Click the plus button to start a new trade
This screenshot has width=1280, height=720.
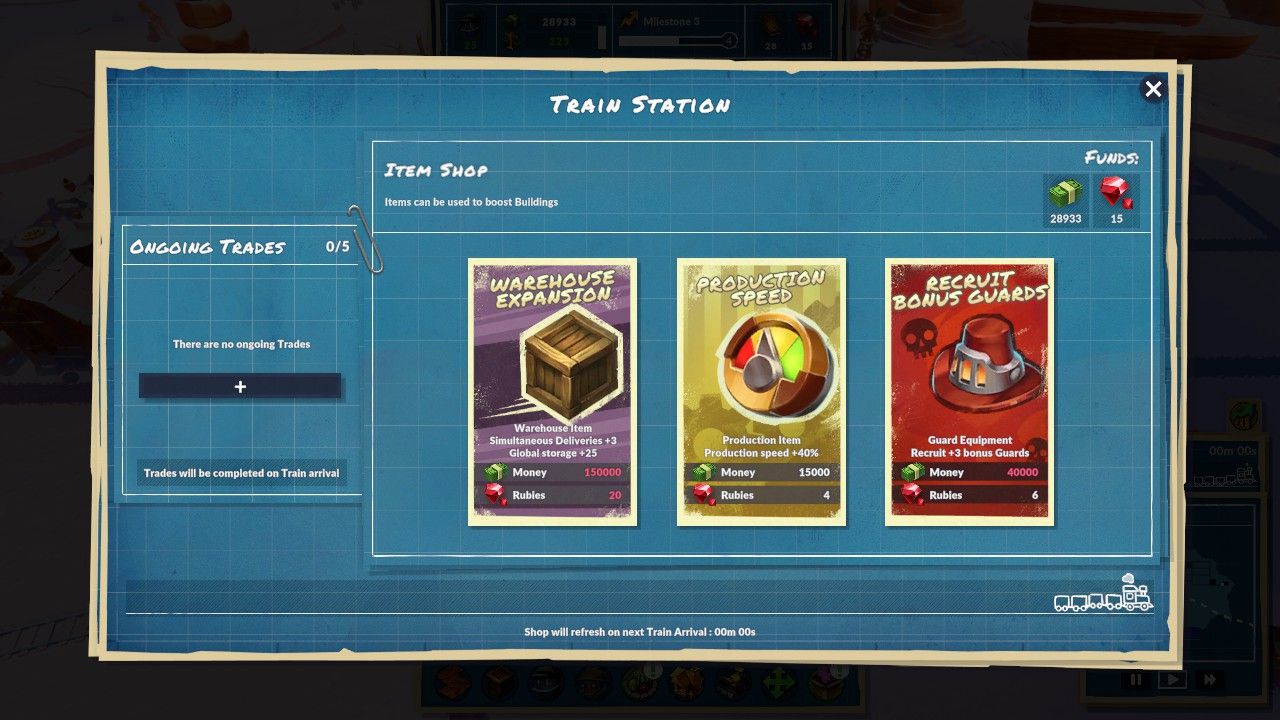tap(240, 385)
